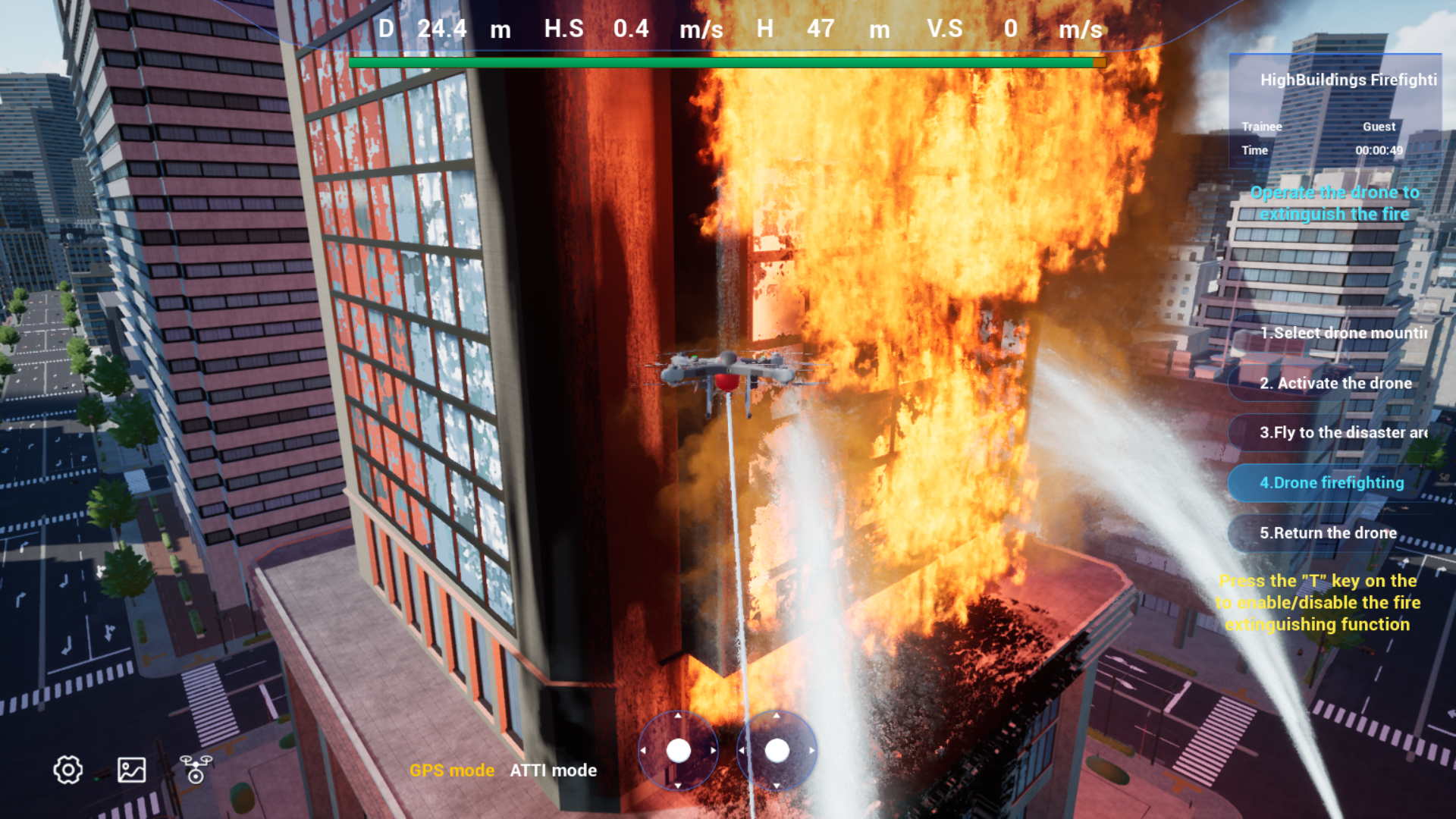The width and height of the screenshot is (1456, 819).
Task: Switch to ATTI mode
Action: pyautogui.click(x=553, y=770)
